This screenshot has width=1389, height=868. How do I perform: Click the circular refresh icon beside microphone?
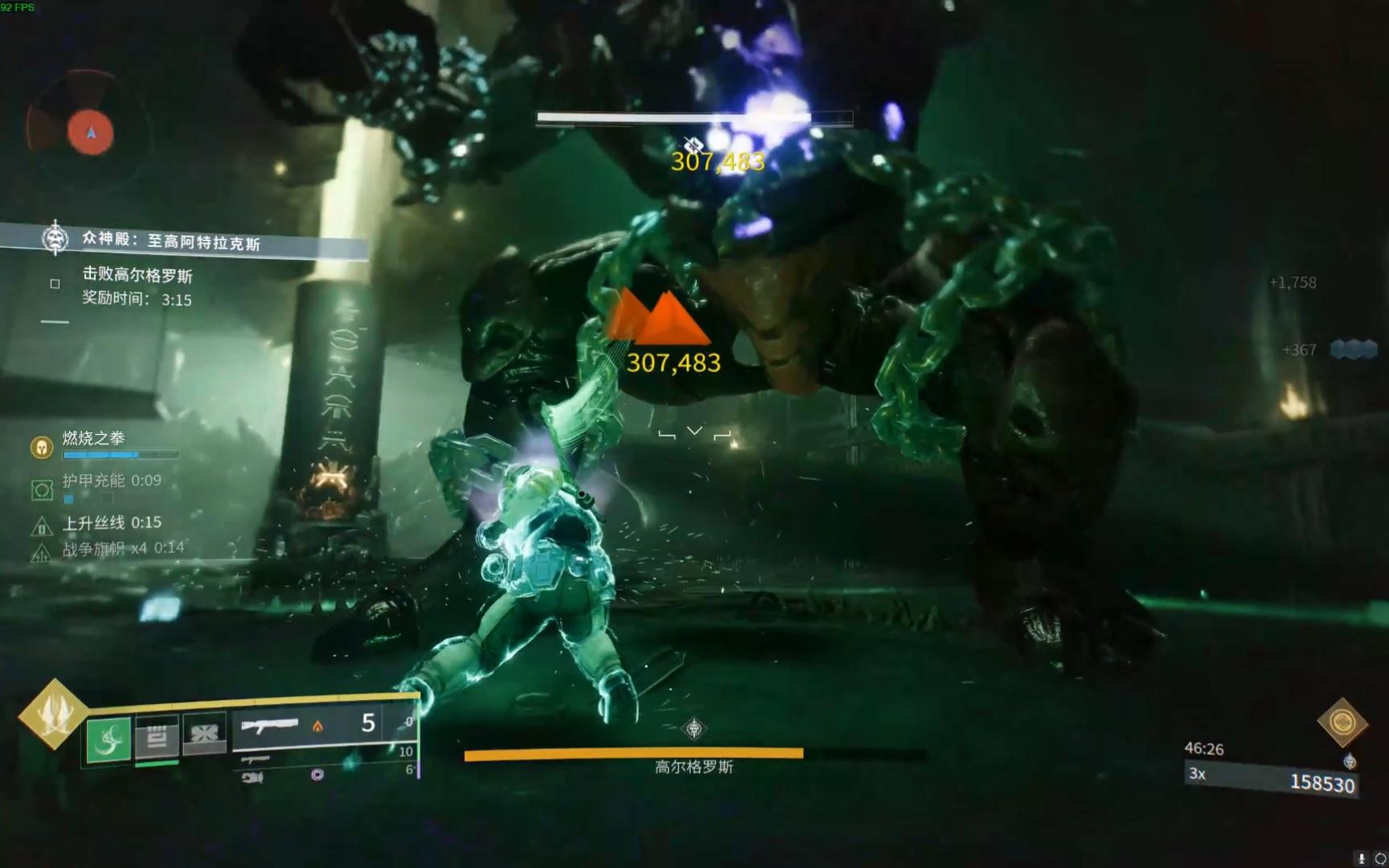pyautogui.click(x=1380, y=858)
